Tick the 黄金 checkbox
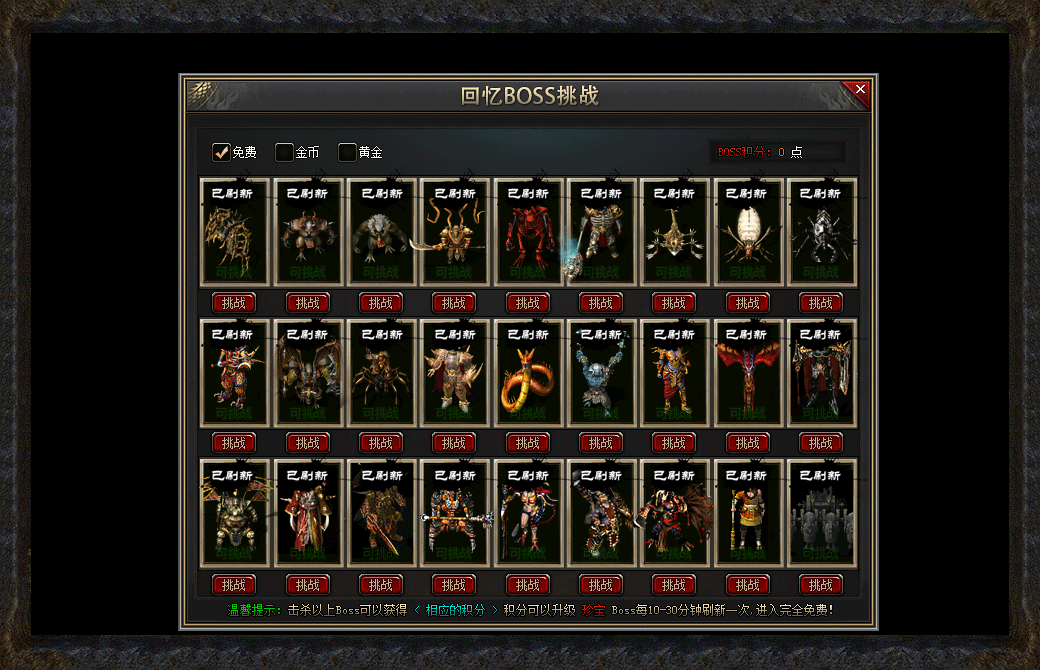The width and height of the screenshot is (1040, 670). (347, 152)
